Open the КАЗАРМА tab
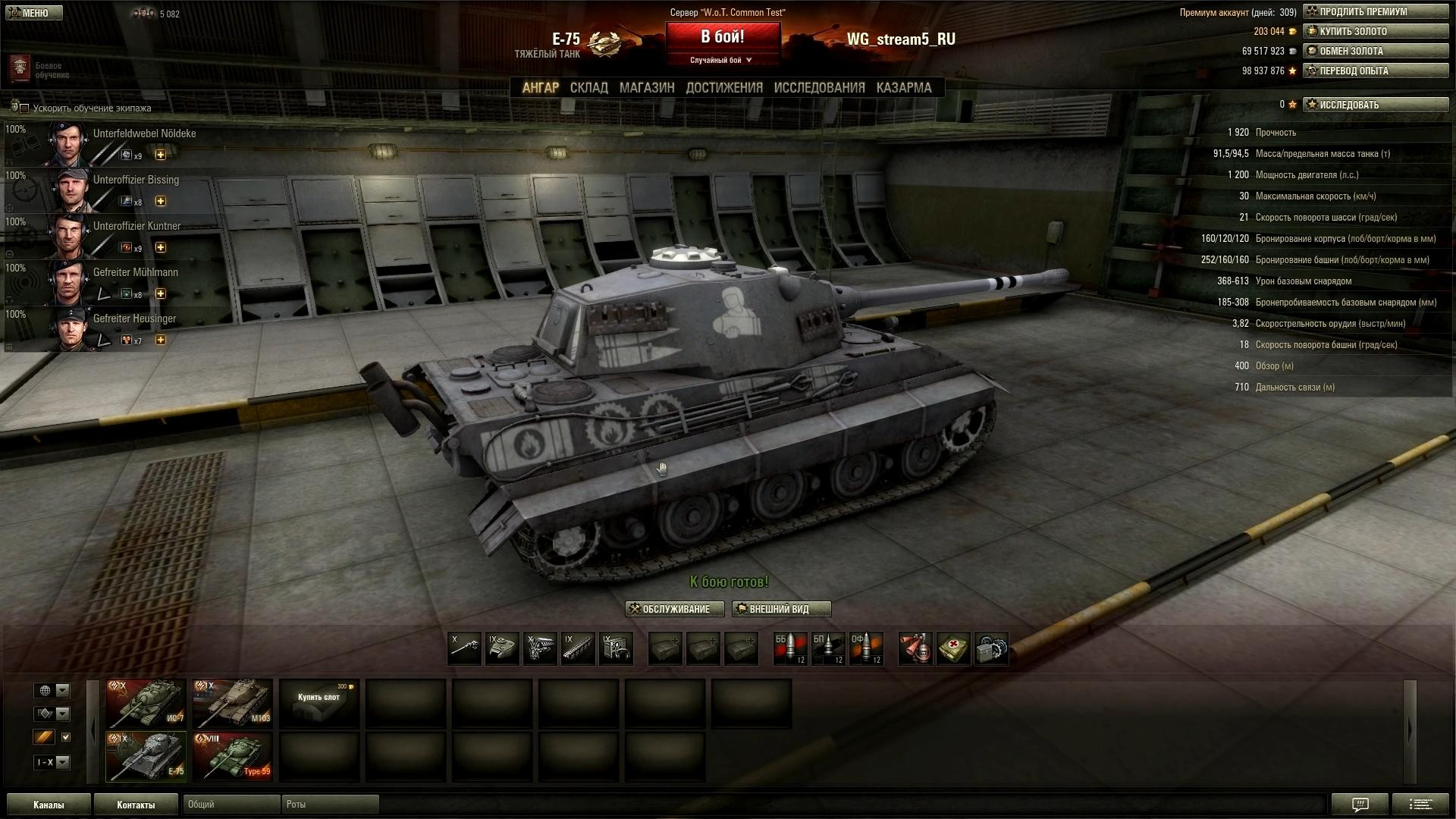Image resolution: width=1456 pixels, height=819 pixels. pyautogui.click(x=903, y=88)
